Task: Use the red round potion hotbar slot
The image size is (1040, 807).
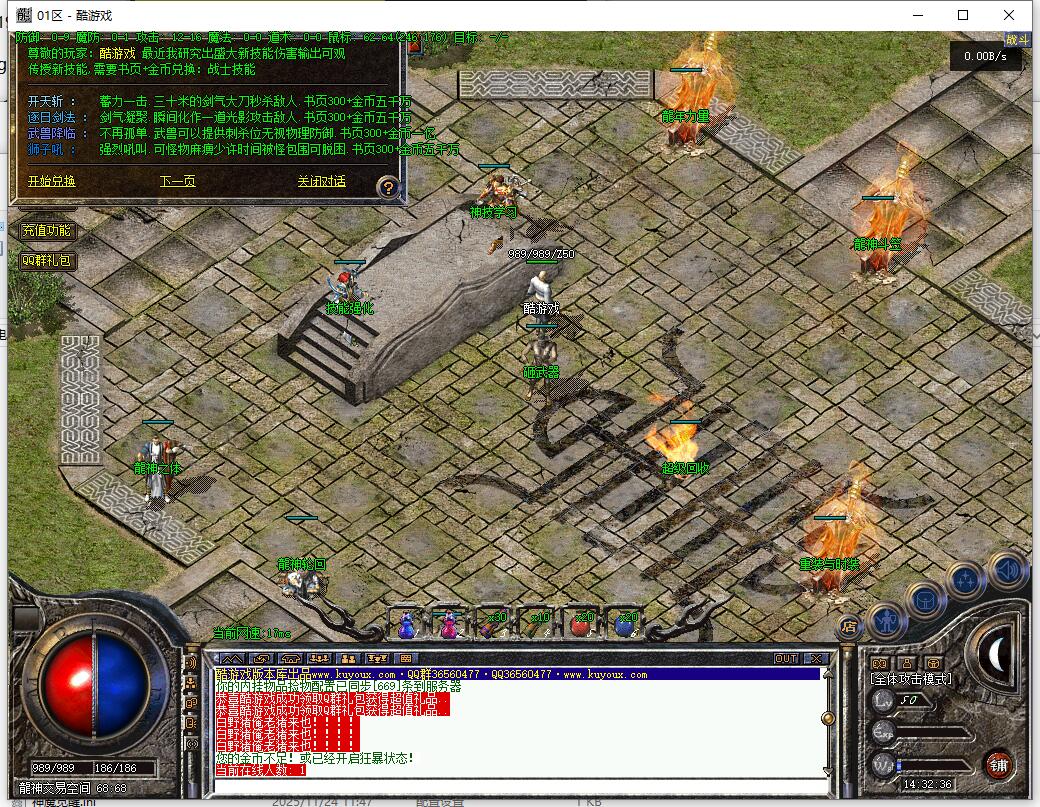Action: click(x=582, y=625)
